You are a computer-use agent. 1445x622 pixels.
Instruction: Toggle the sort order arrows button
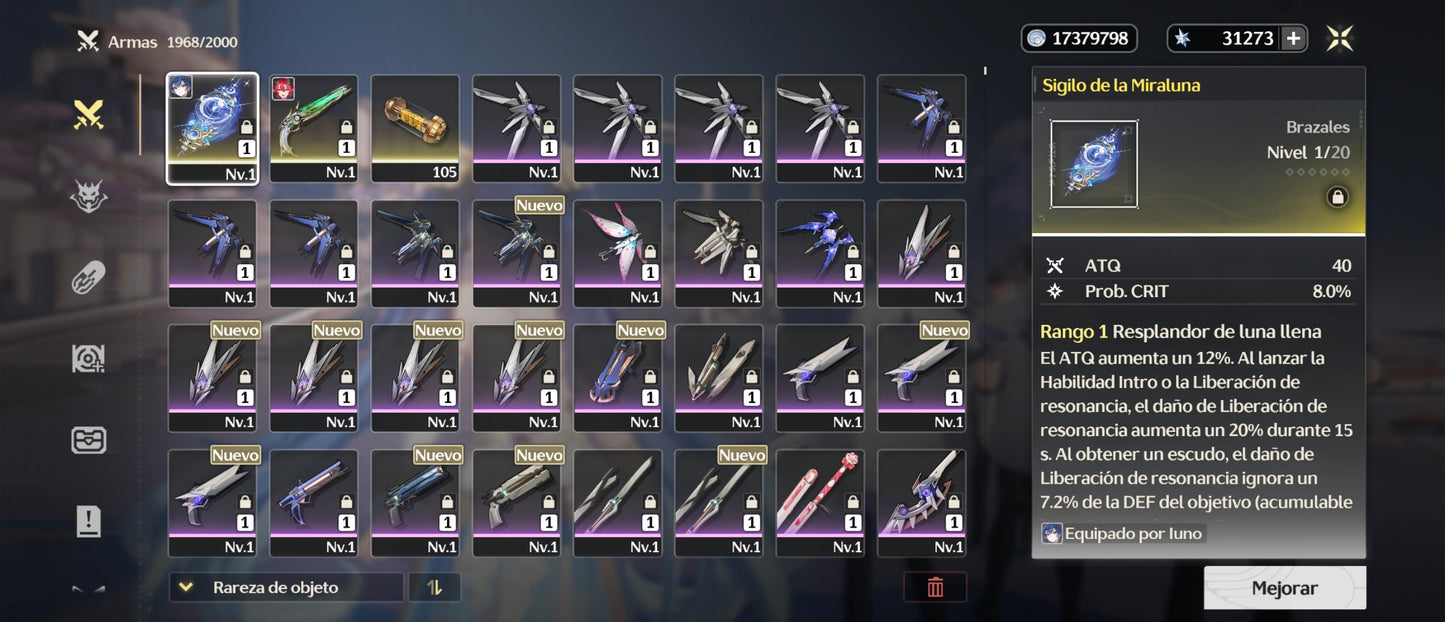434,587
